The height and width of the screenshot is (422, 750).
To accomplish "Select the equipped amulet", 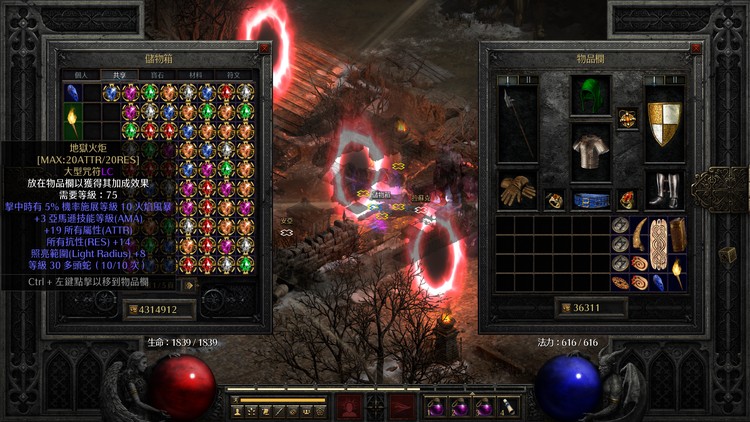I will coord(628,118).
